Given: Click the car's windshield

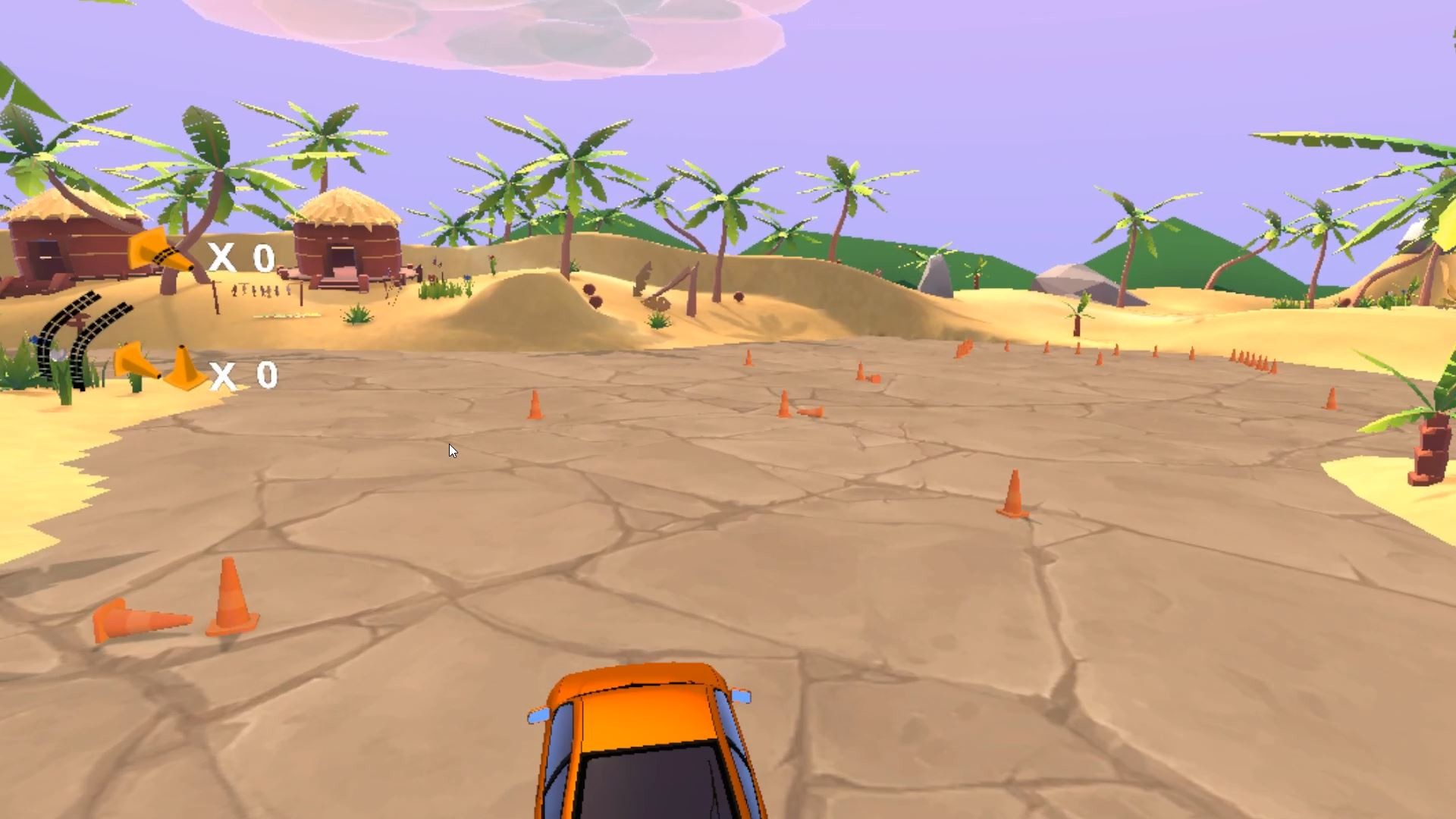Looking at the screenshot, I should click(648, 785).
